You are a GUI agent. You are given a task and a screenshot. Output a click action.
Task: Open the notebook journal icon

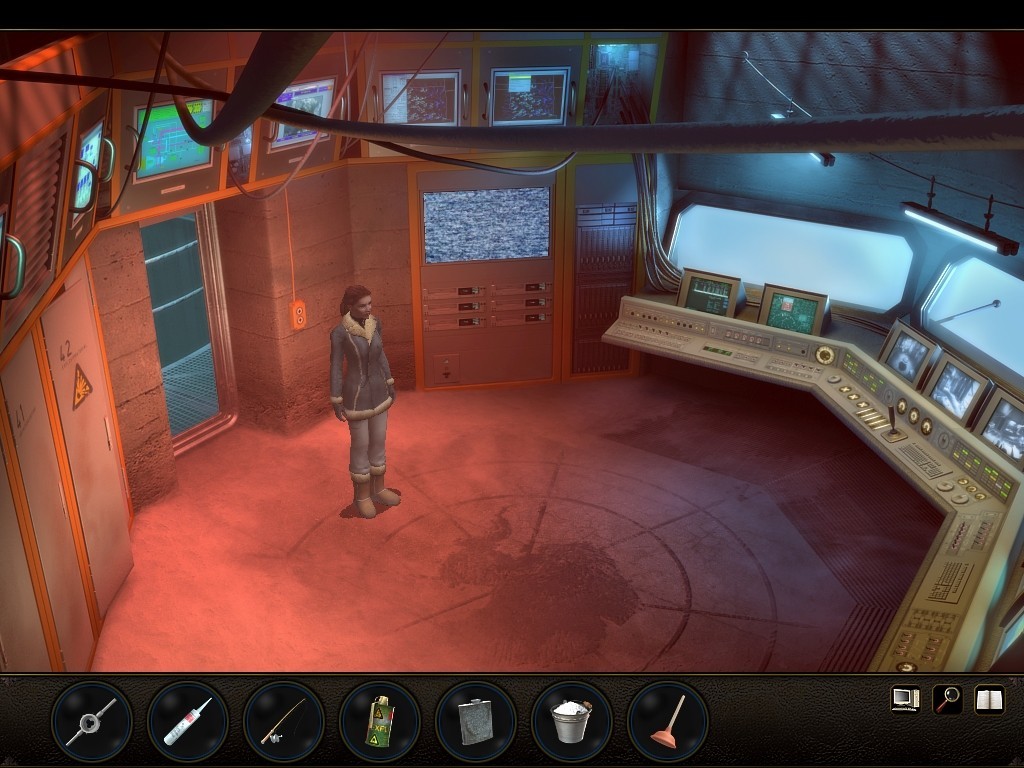click(x=989, y=699)
